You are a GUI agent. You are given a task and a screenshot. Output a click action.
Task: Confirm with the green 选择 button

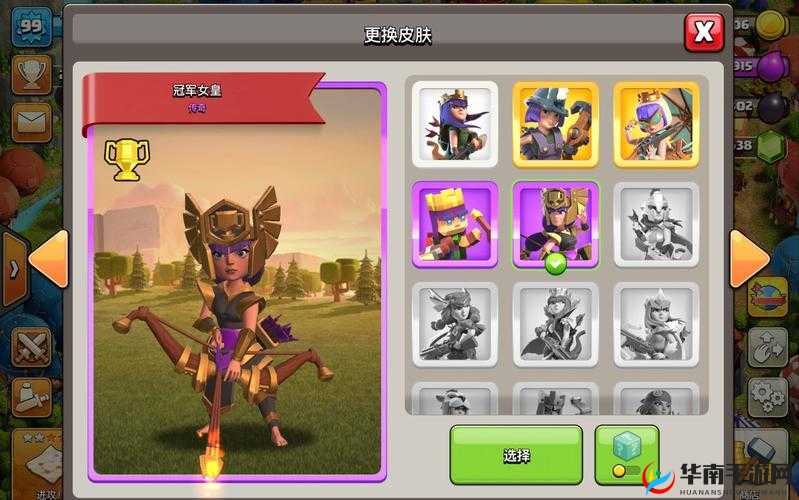[x=515, y=454]
